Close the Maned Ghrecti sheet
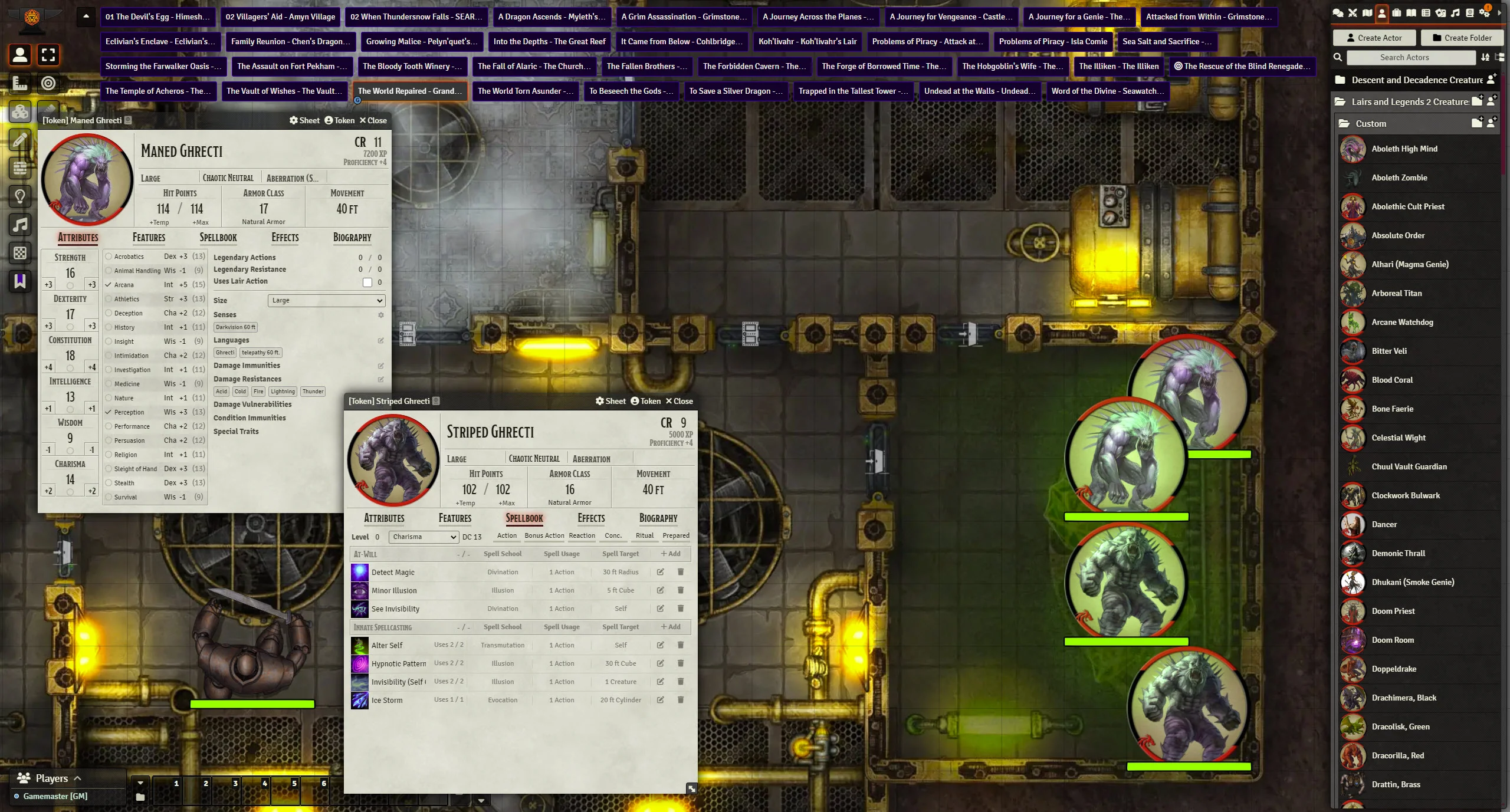 [373, 120]
